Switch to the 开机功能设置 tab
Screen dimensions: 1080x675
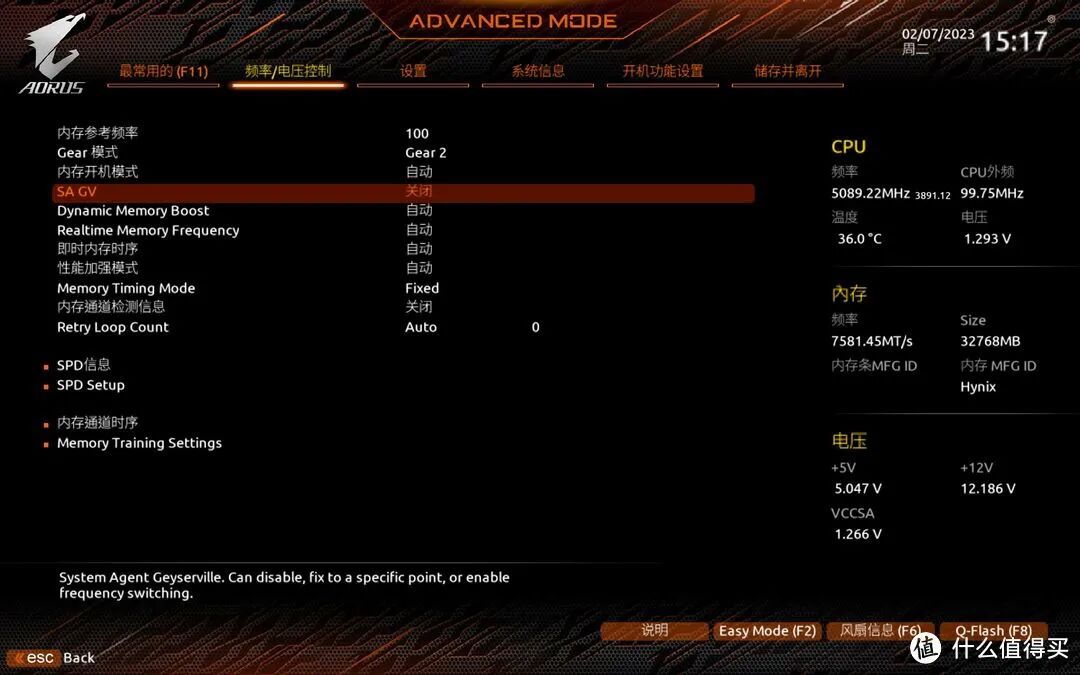coord(663,71)
